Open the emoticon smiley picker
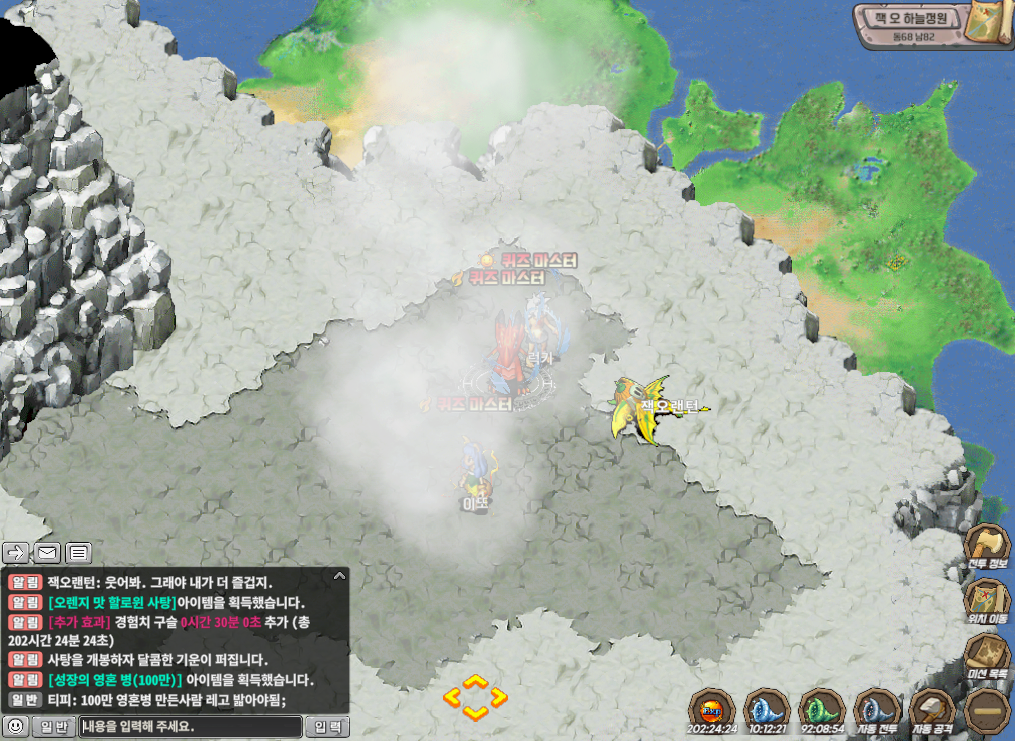 [15, 727]
